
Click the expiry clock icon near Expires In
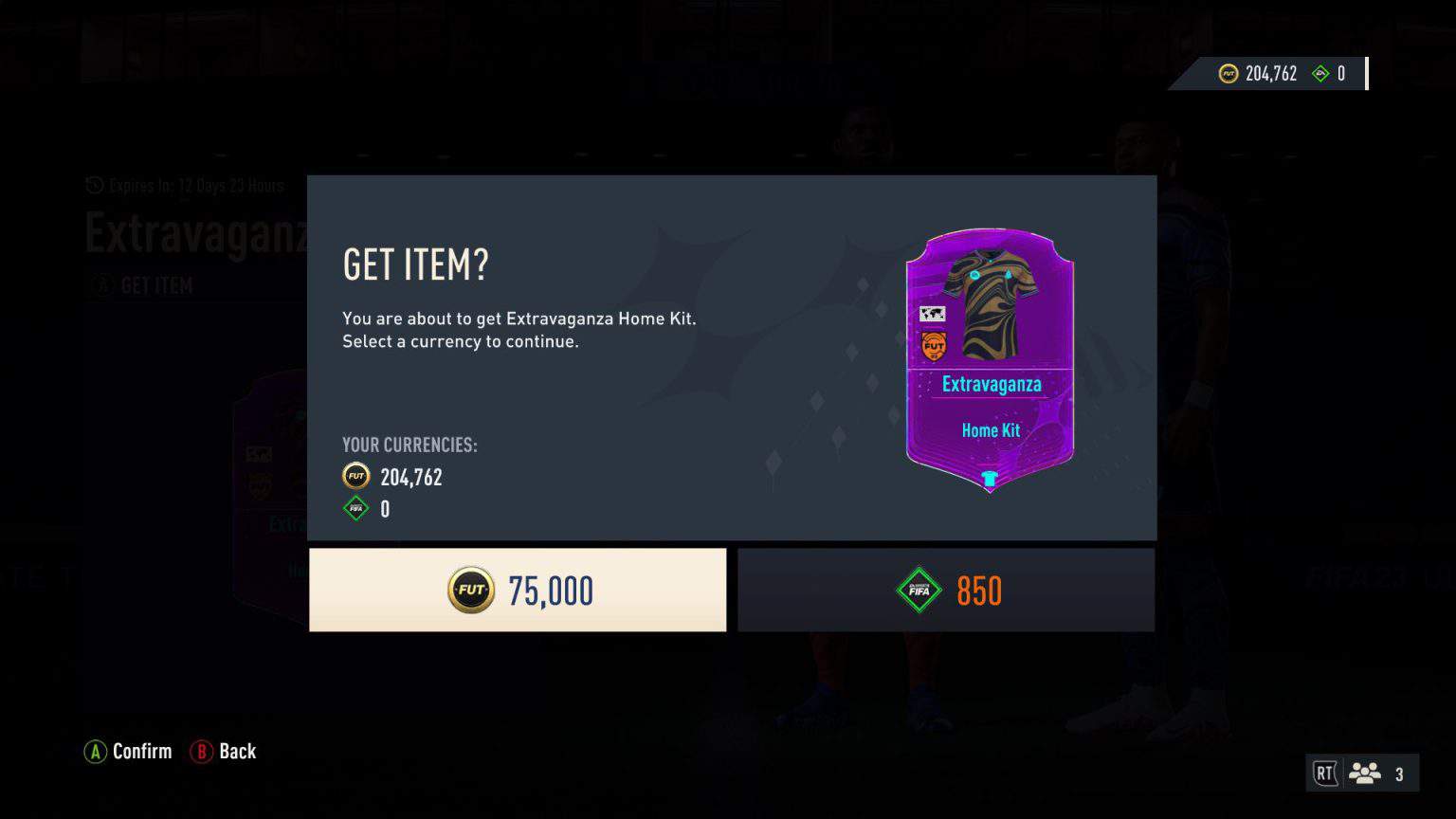pyautogui.click(x=93, y=186)
